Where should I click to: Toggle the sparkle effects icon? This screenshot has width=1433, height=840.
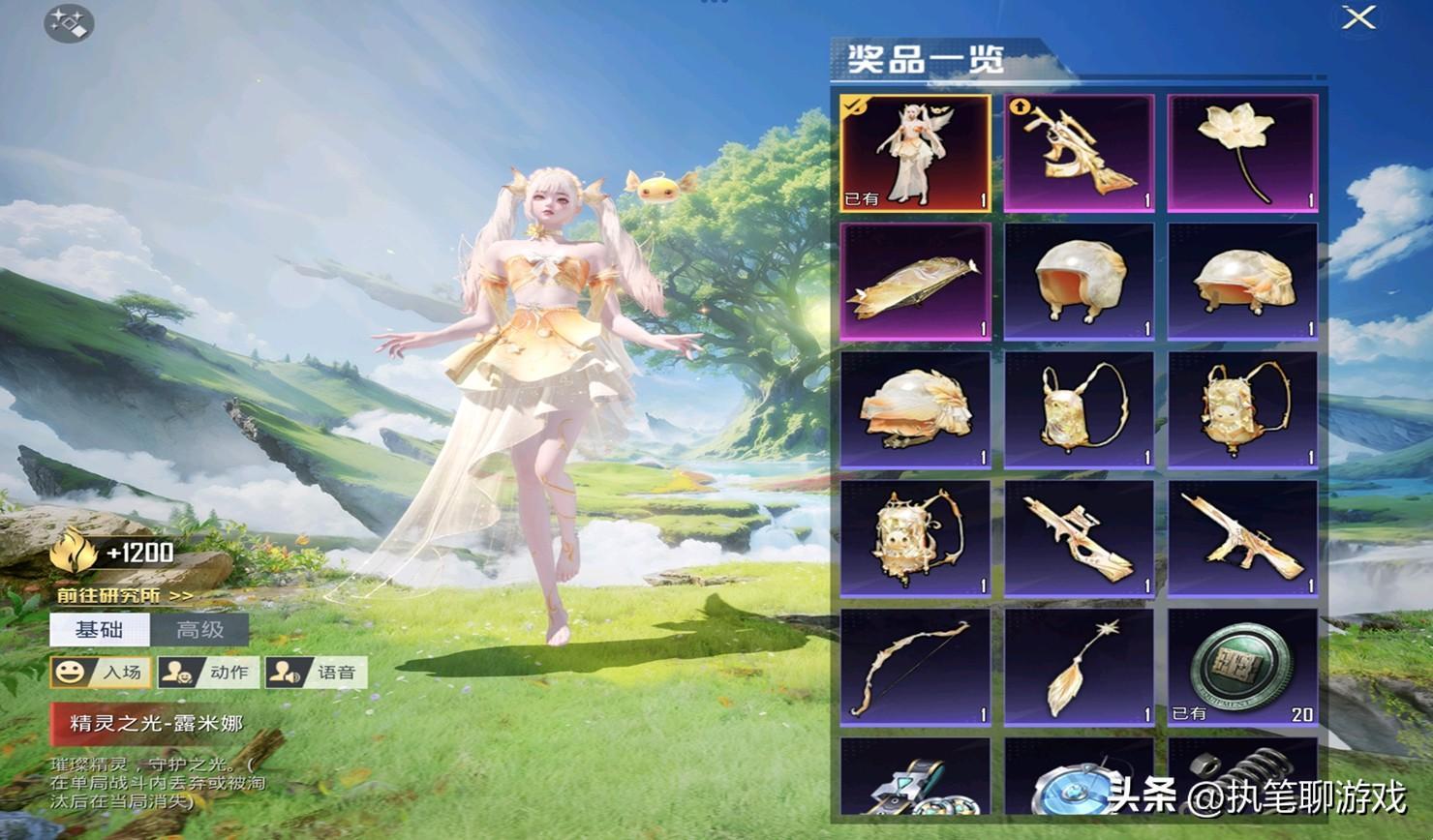[68, 23]
